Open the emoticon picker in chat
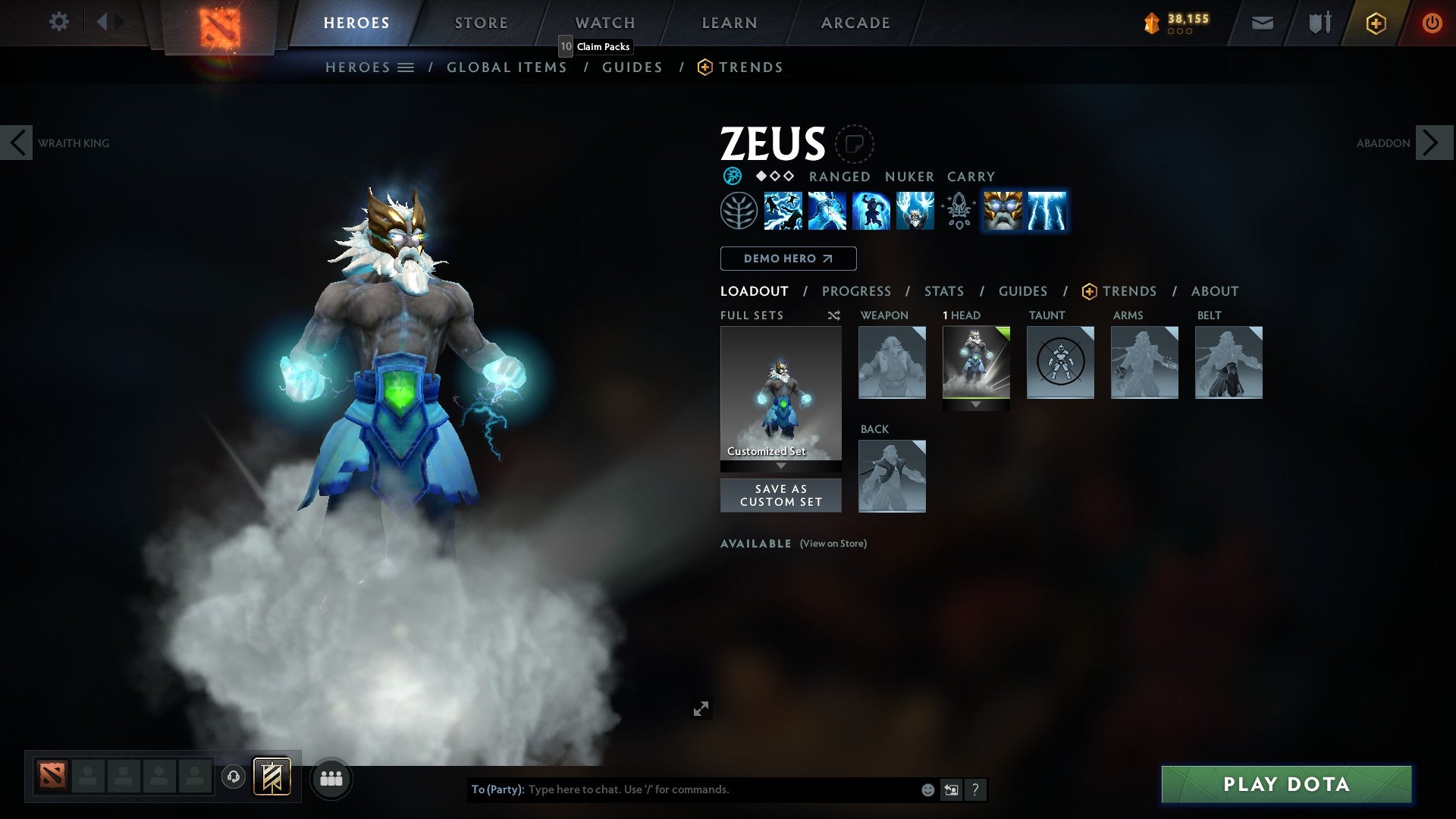Image resolution: width=1456 pixels, height=819 pixels. point(927,789)
